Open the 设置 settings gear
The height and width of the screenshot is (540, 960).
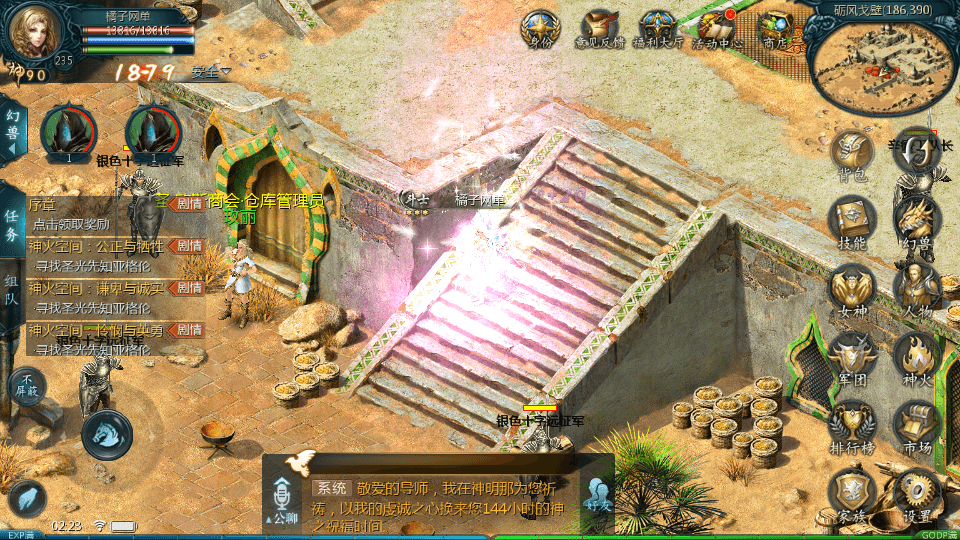tap(917, 494)
